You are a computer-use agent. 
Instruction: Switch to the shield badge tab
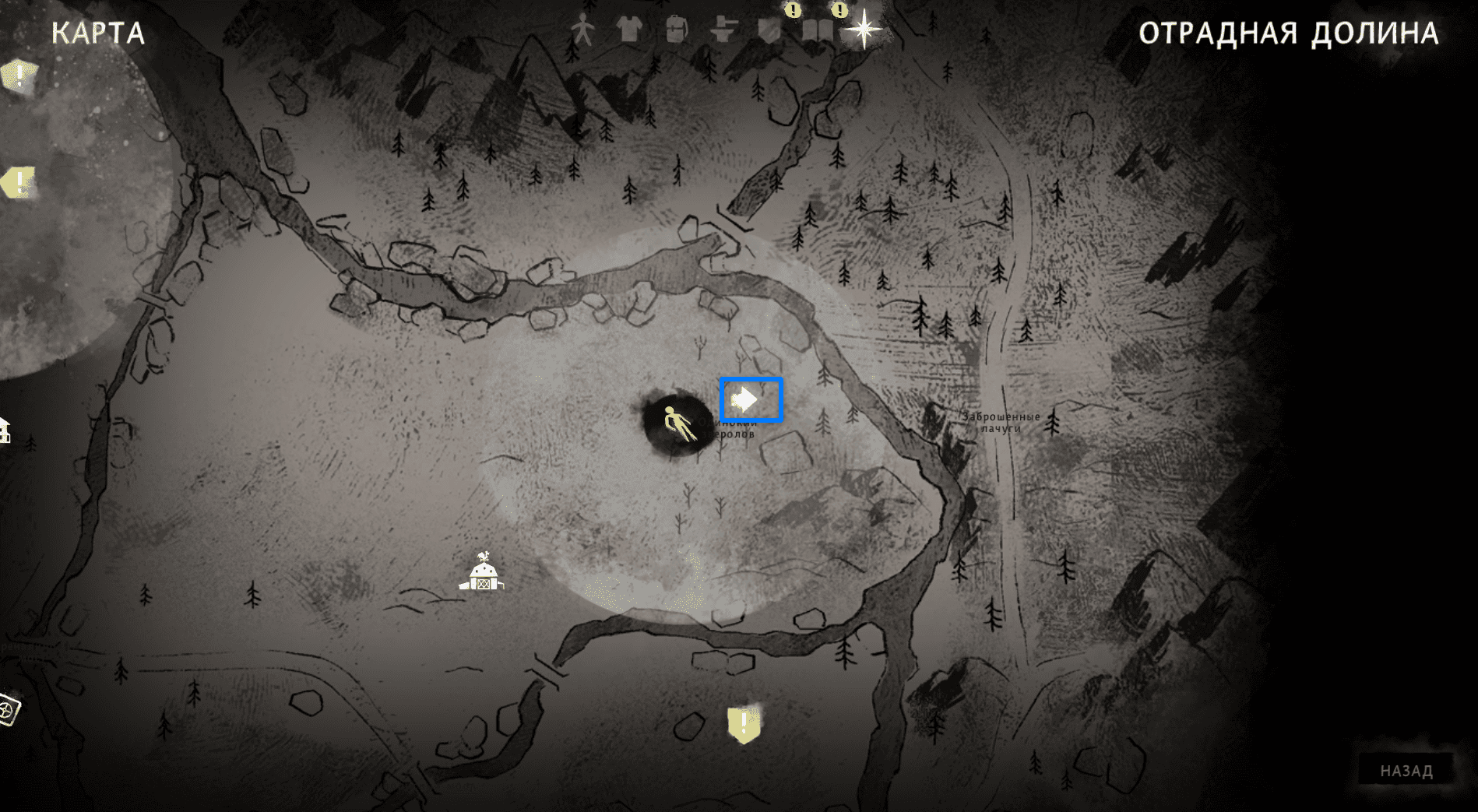click(x=770, y=30)
